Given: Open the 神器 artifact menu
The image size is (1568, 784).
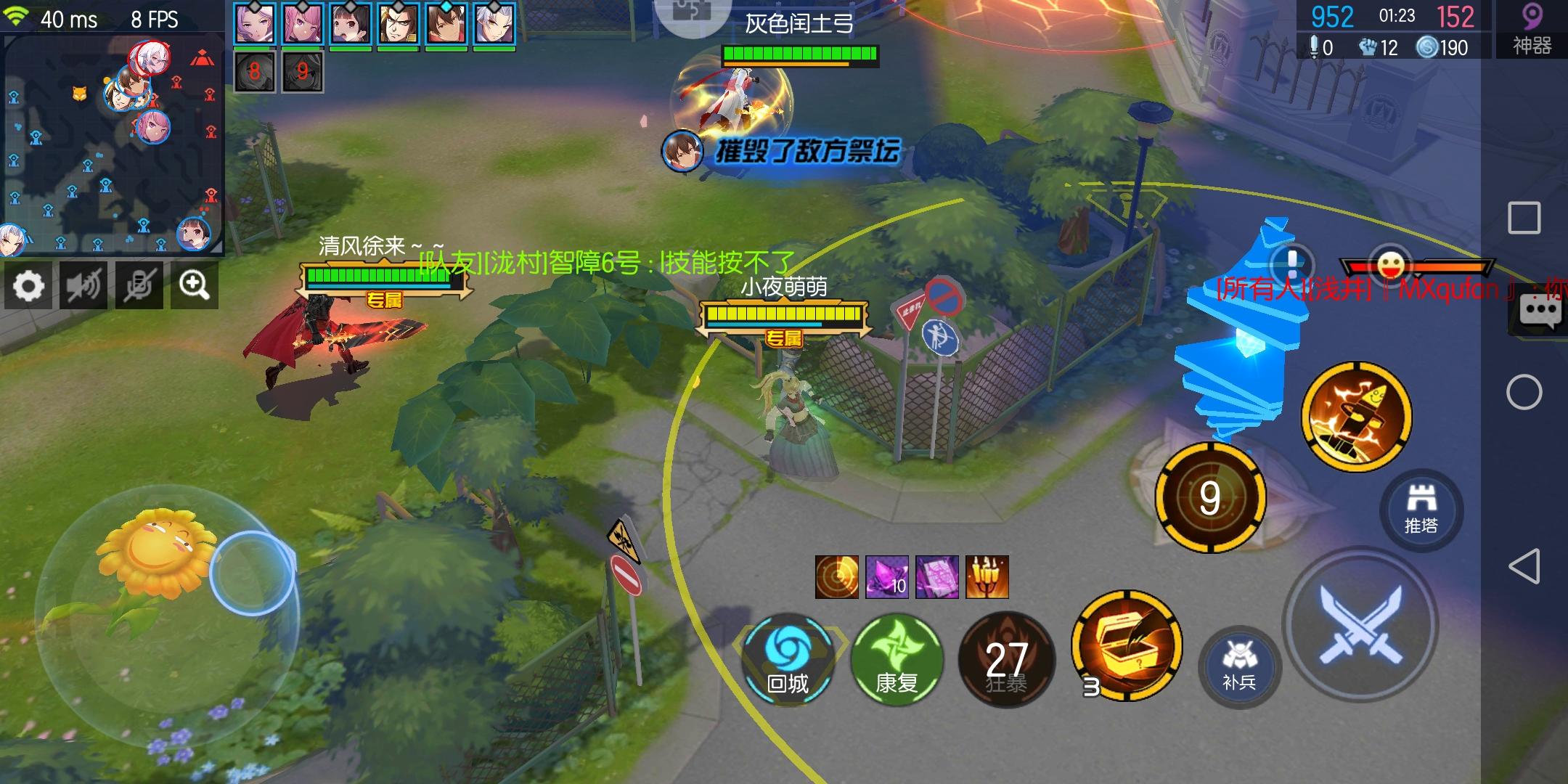Looking at the screenshot, I should (1534, 28).
